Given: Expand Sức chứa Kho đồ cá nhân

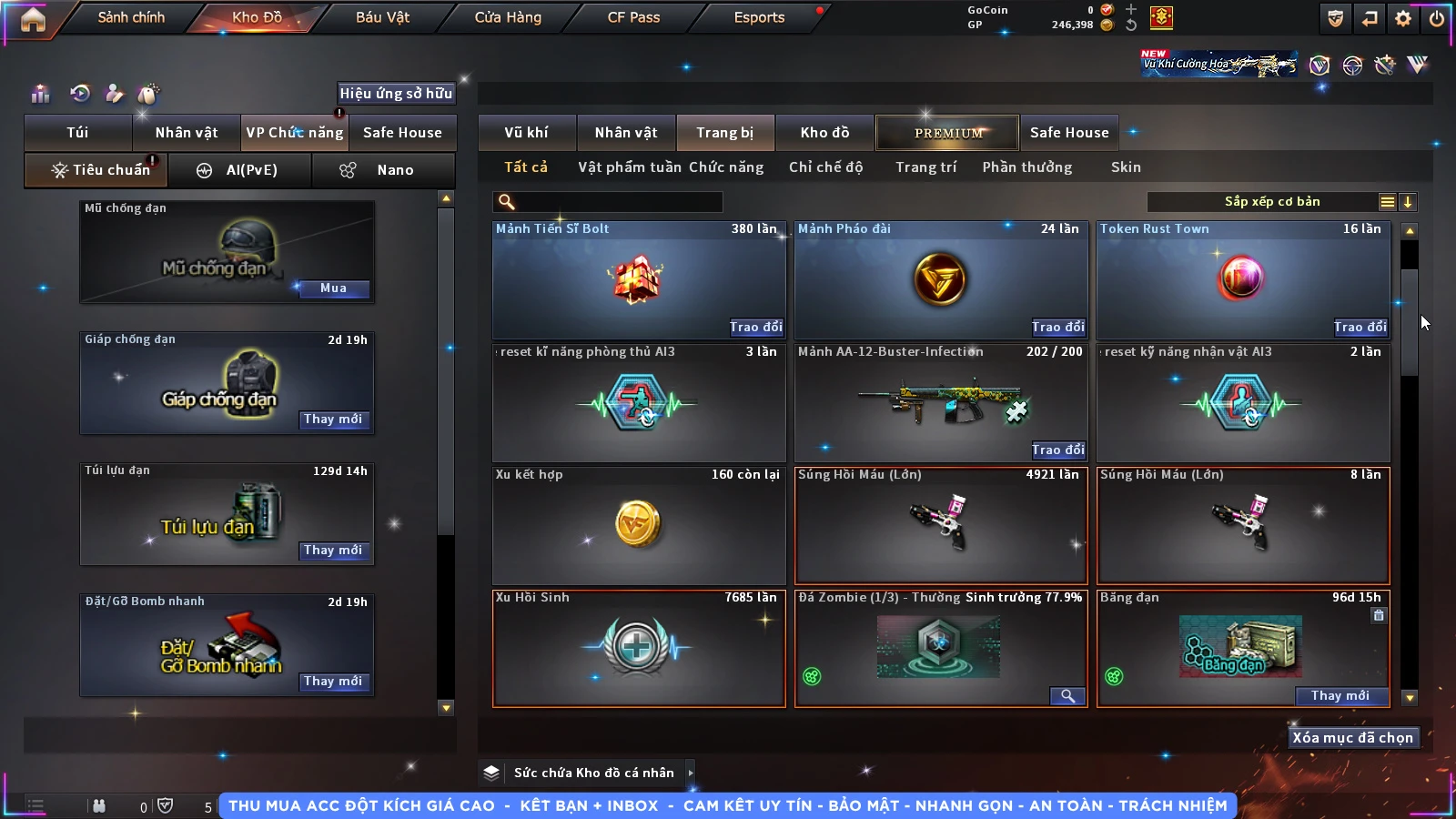Looking at the screenshot, I should tap(691, 773).
